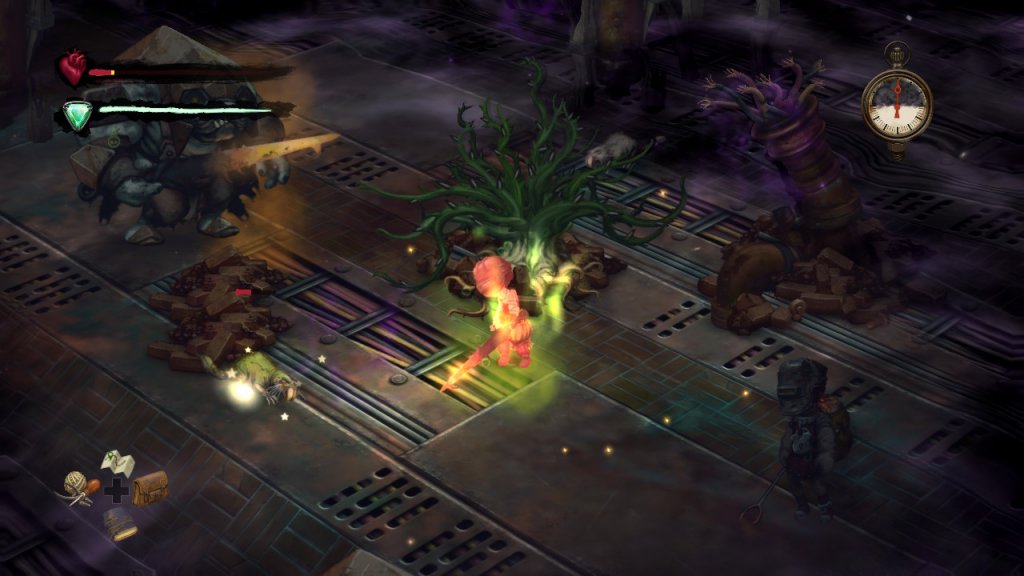This screenshot has height=576, width=1024.
Task: Select the wrapped bandage roll icon
Action: [120, 522]
